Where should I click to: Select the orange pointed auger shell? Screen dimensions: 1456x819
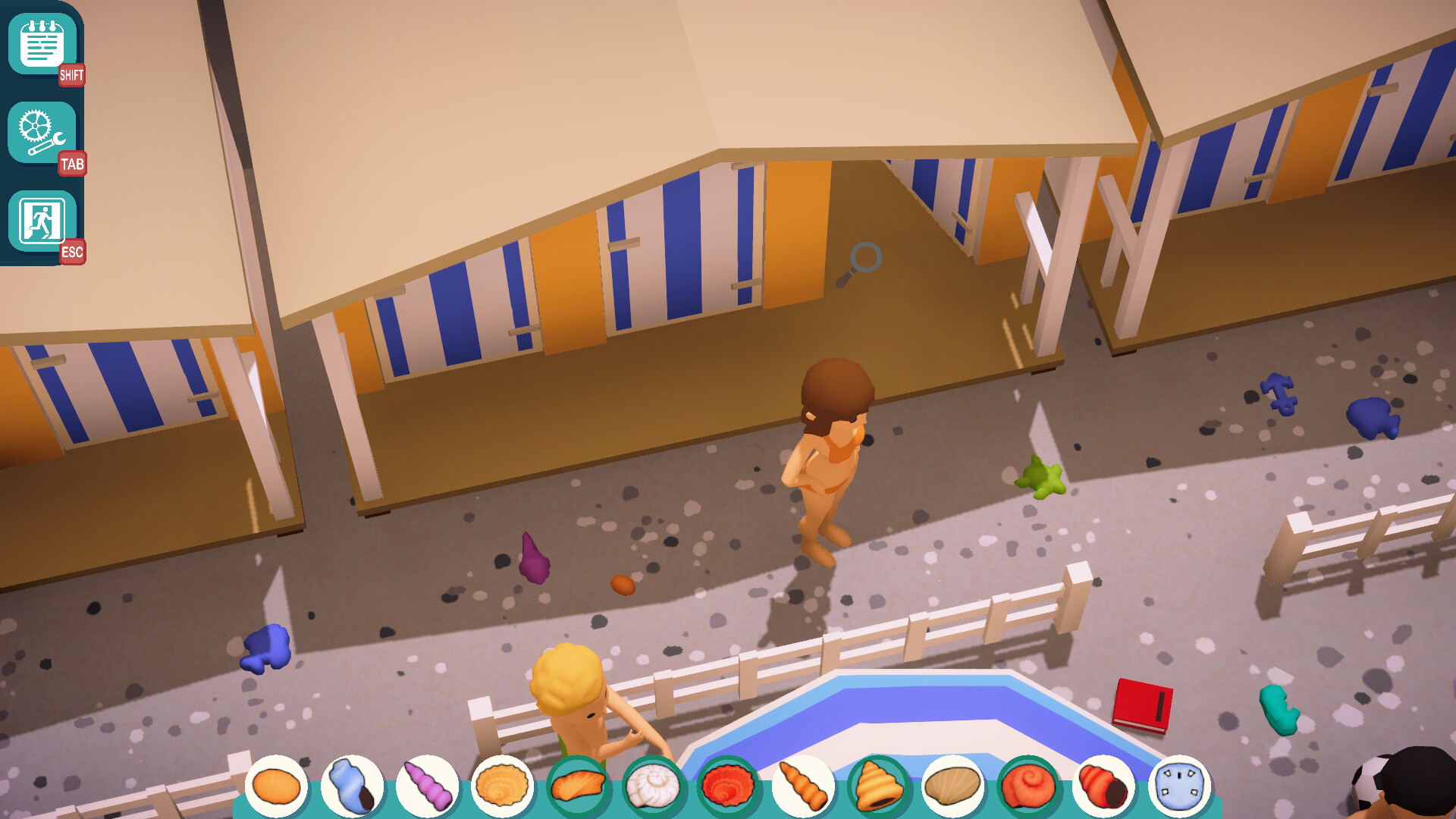point(802,786)
